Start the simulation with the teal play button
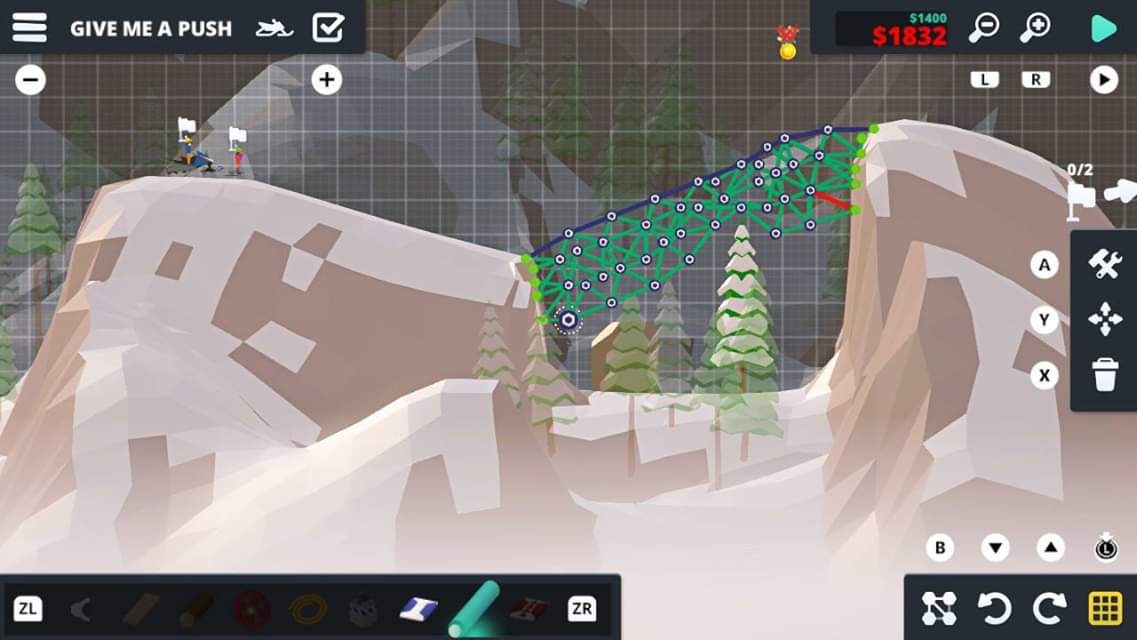1137x640 pixels. (1103, 28)
